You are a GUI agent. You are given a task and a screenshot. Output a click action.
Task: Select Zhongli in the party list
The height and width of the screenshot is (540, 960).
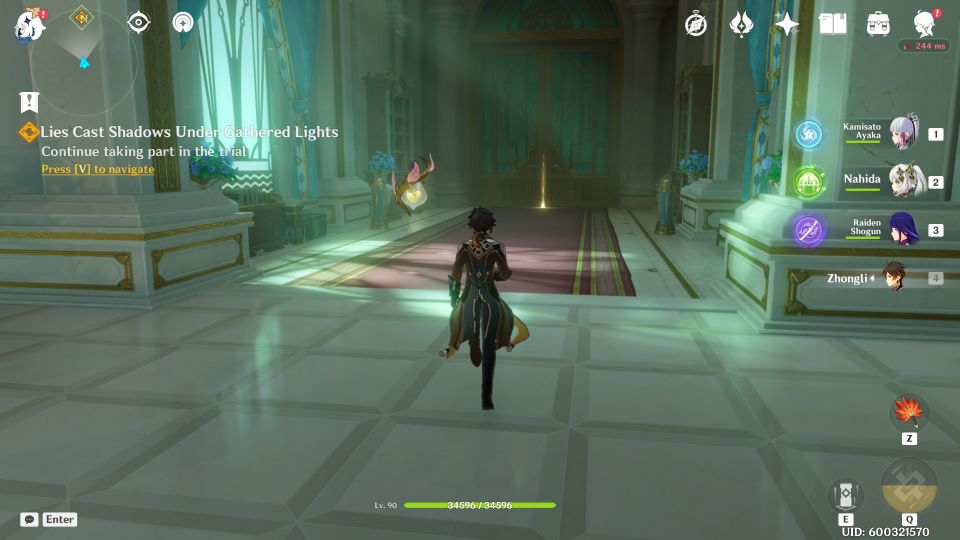tap(890, 278)
